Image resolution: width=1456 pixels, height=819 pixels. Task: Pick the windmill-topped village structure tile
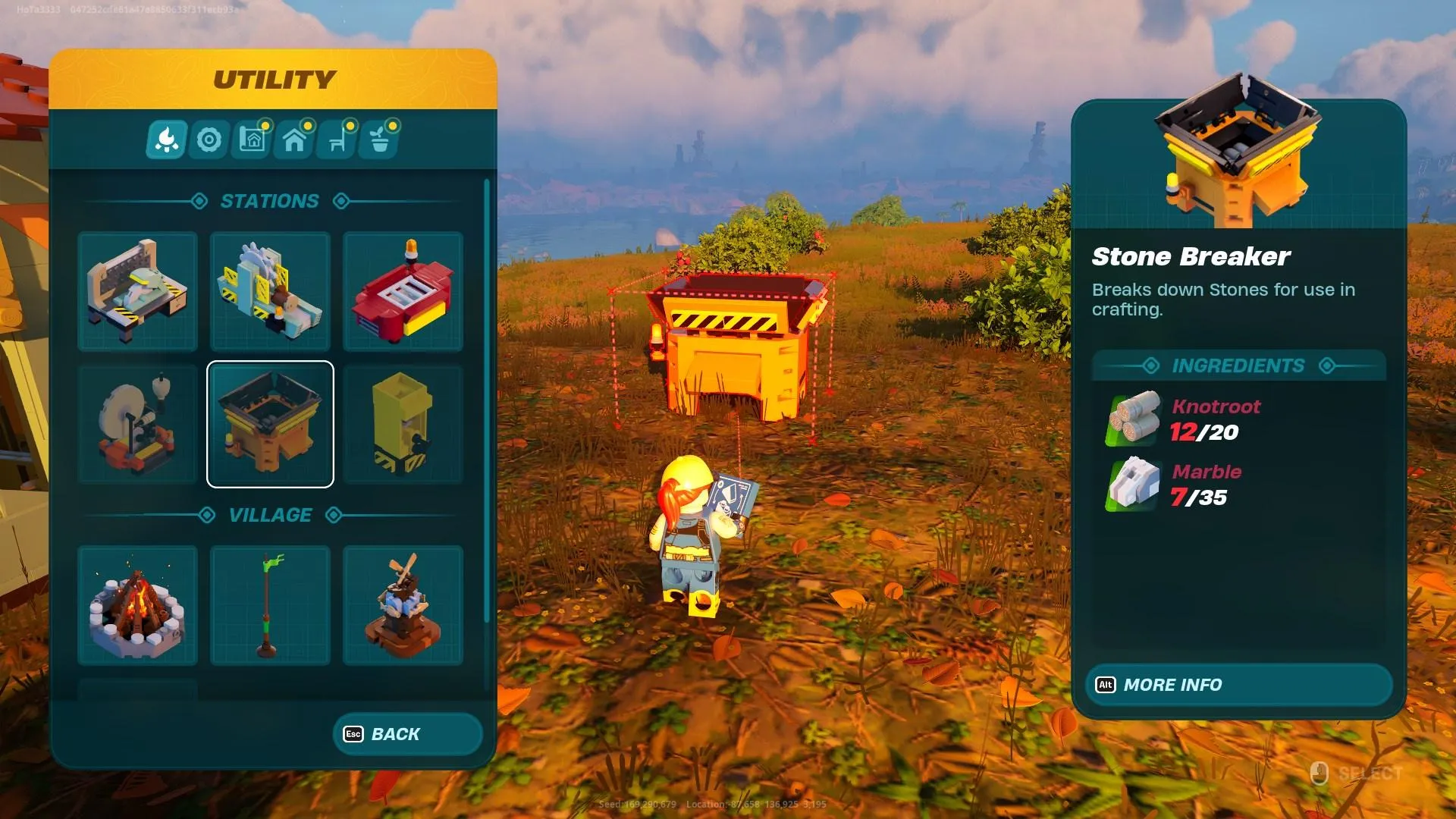[x=403, y=605]
